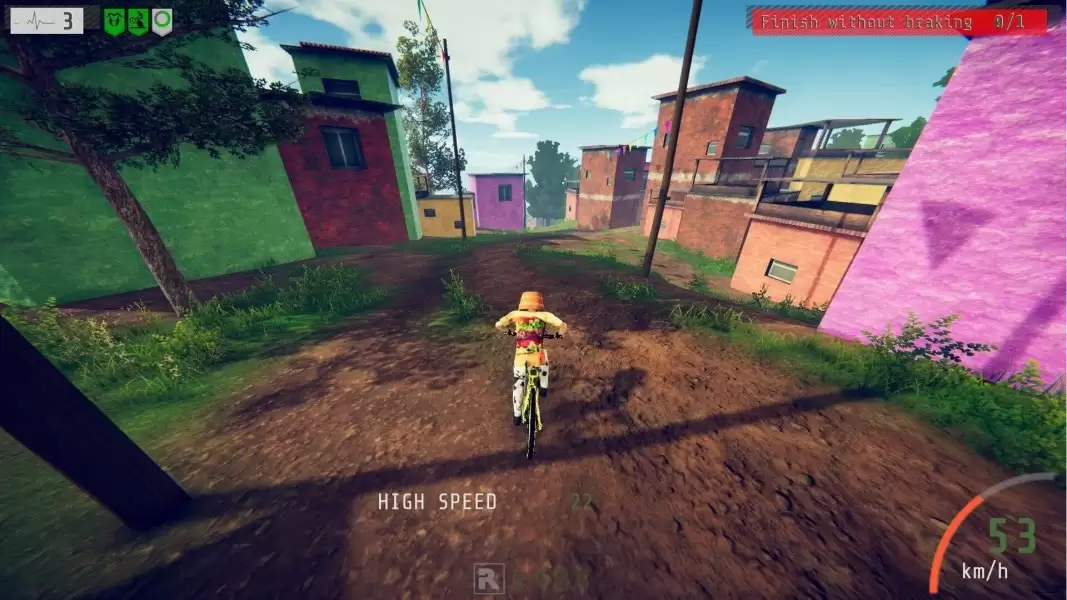Click the white badge with green ring
The width and height of the screenshot is (1067, 600).
point(161,21)
